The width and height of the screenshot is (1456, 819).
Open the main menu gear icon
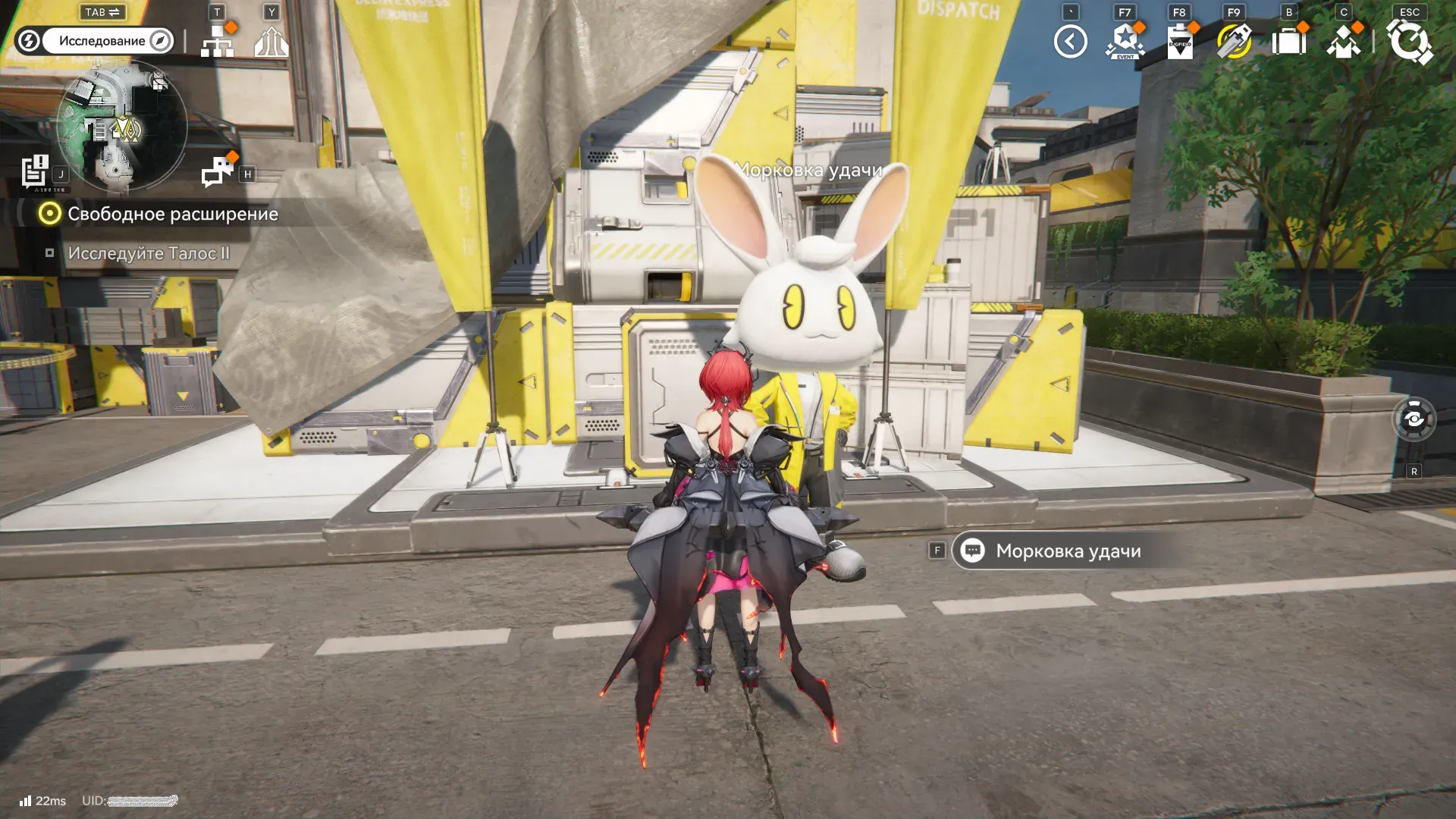(x=1409, y=42)
